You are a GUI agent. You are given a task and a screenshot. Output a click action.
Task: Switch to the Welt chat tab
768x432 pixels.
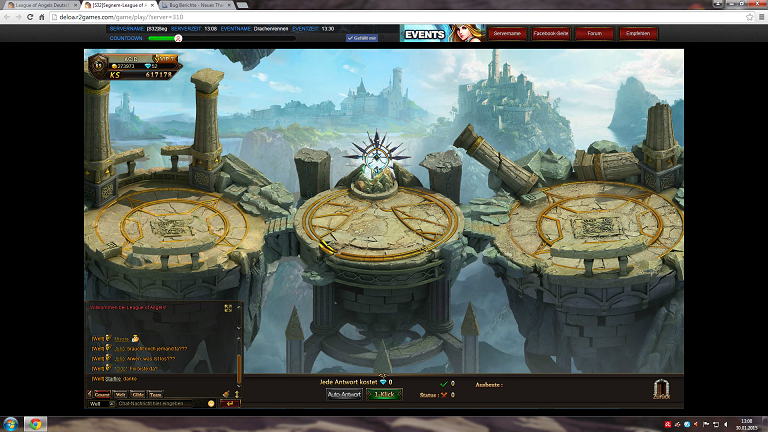click(x=121, y=394)
